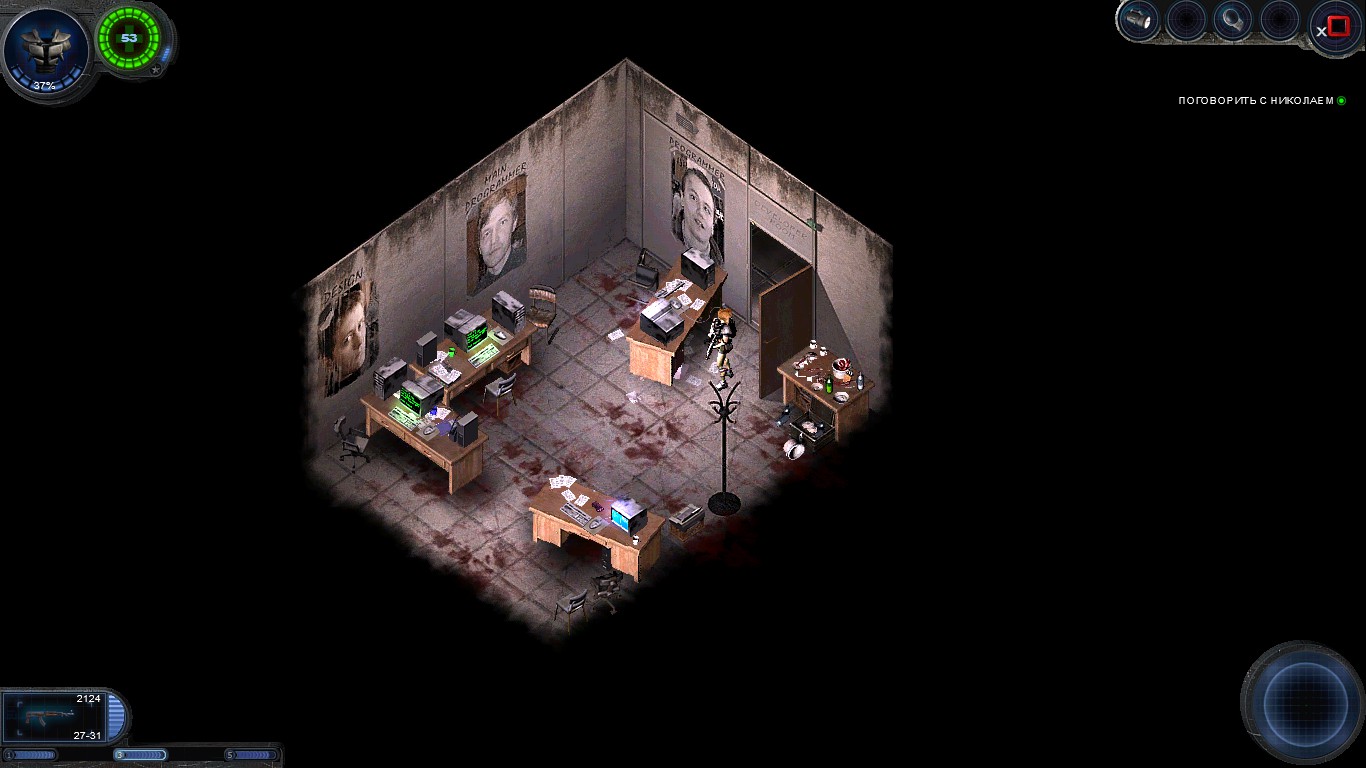
Task: Click the armor percentage arc showing 37%
Action: pos(44,85)
